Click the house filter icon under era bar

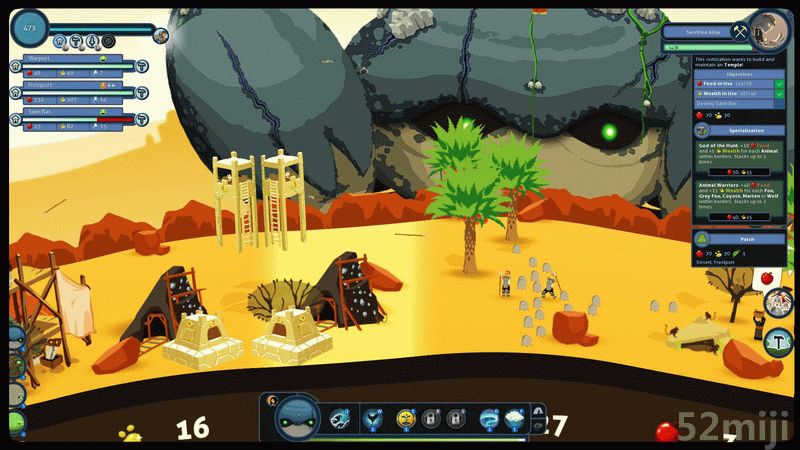[61, 42]
